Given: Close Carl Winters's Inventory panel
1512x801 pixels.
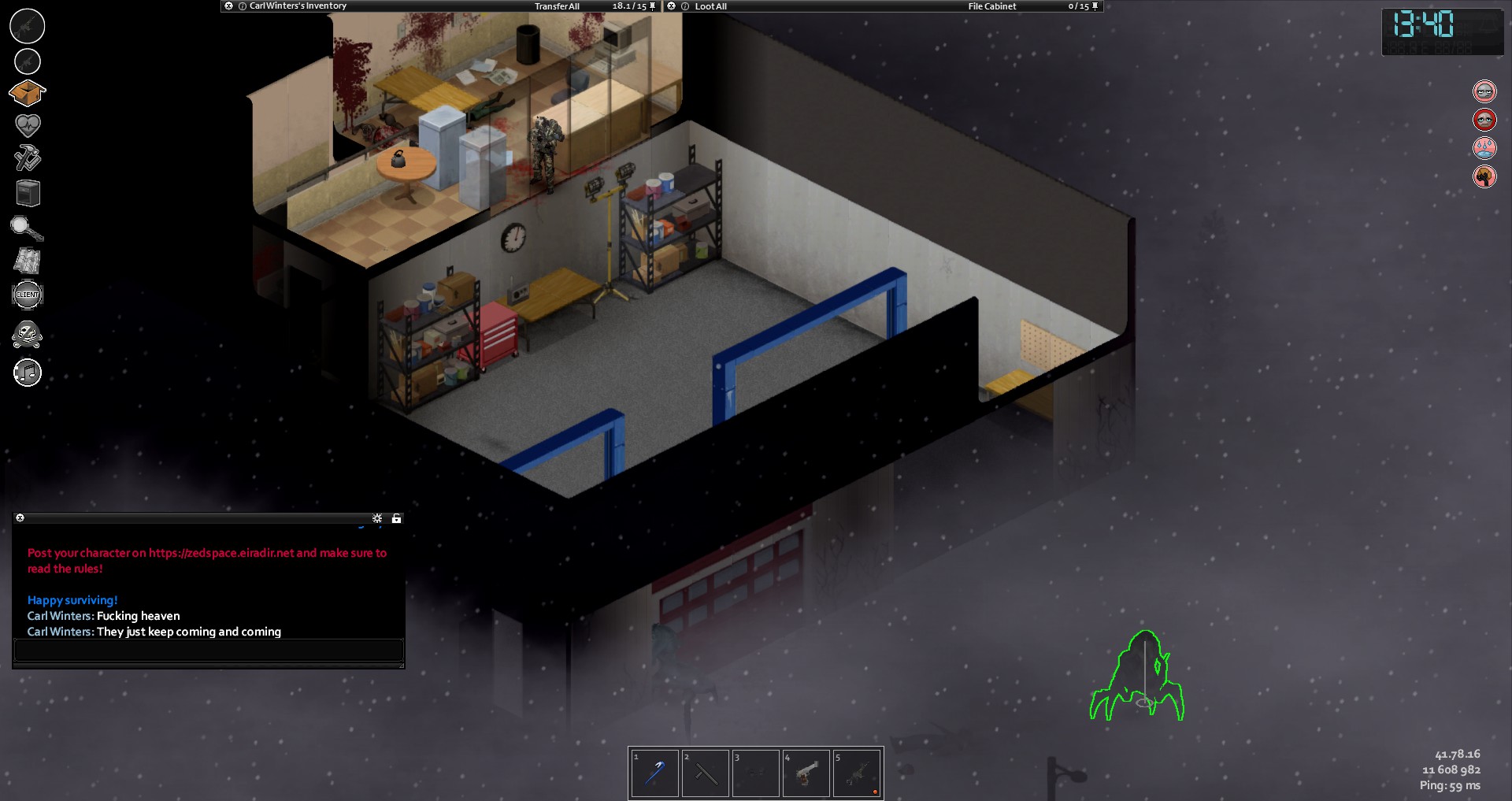Looking at the screenshot, I should 228,6.
